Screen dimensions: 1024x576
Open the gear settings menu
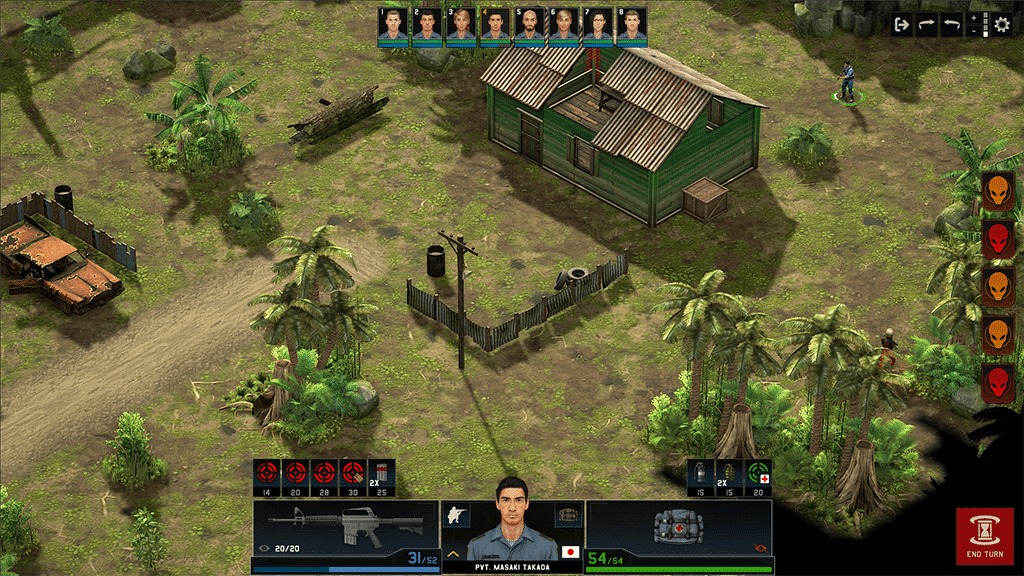pyautogui.click(x=1002, y=25)
